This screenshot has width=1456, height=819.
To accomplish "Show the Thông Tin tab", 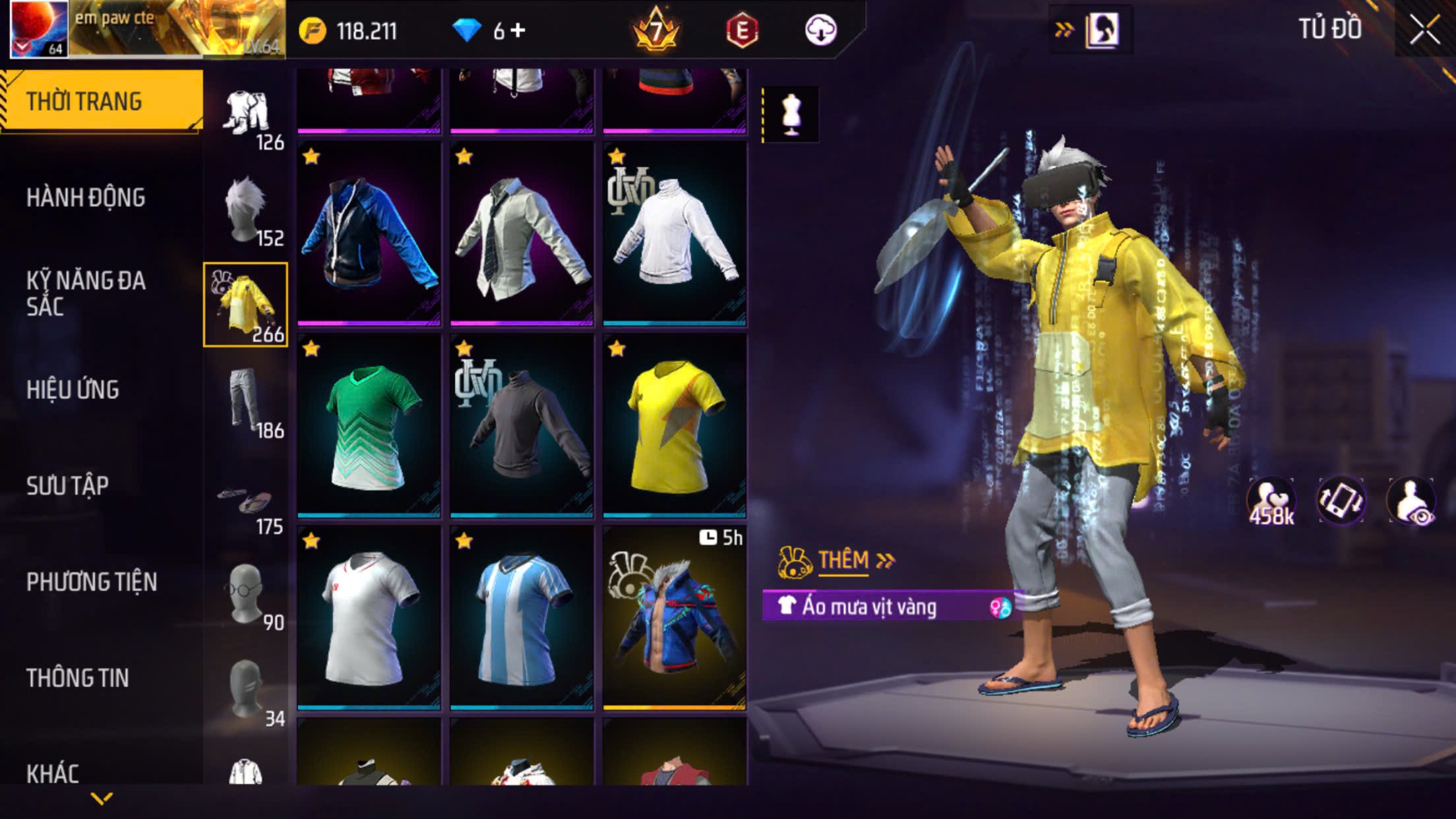I will [77, 678].
